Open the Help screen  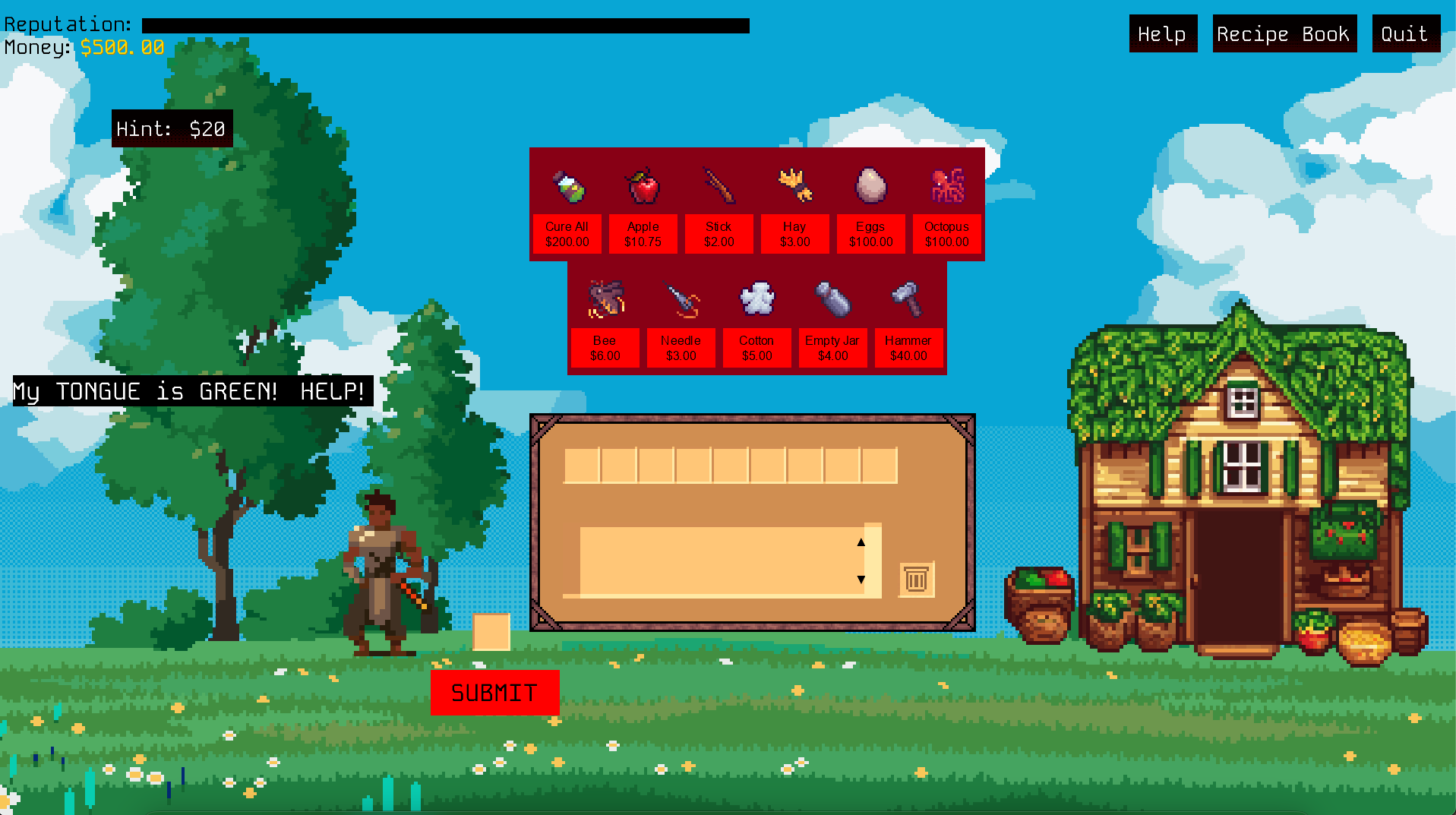[x=1162, y=34]
